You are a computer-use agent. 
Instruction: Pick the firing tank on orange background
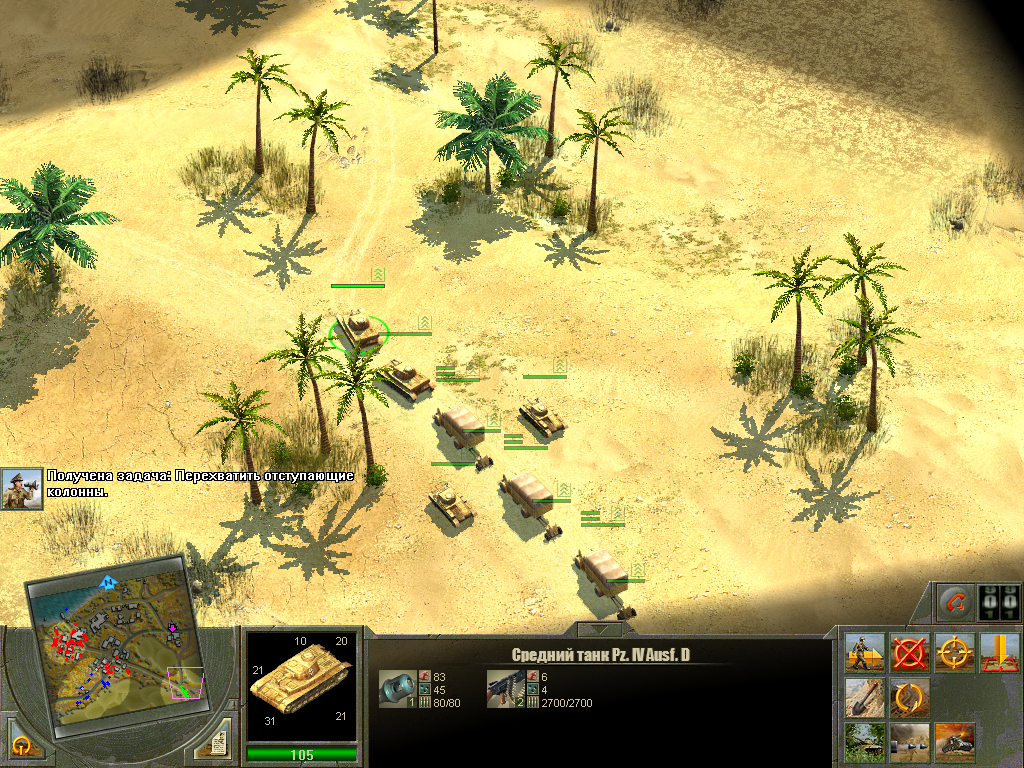(x=954, y=742)
